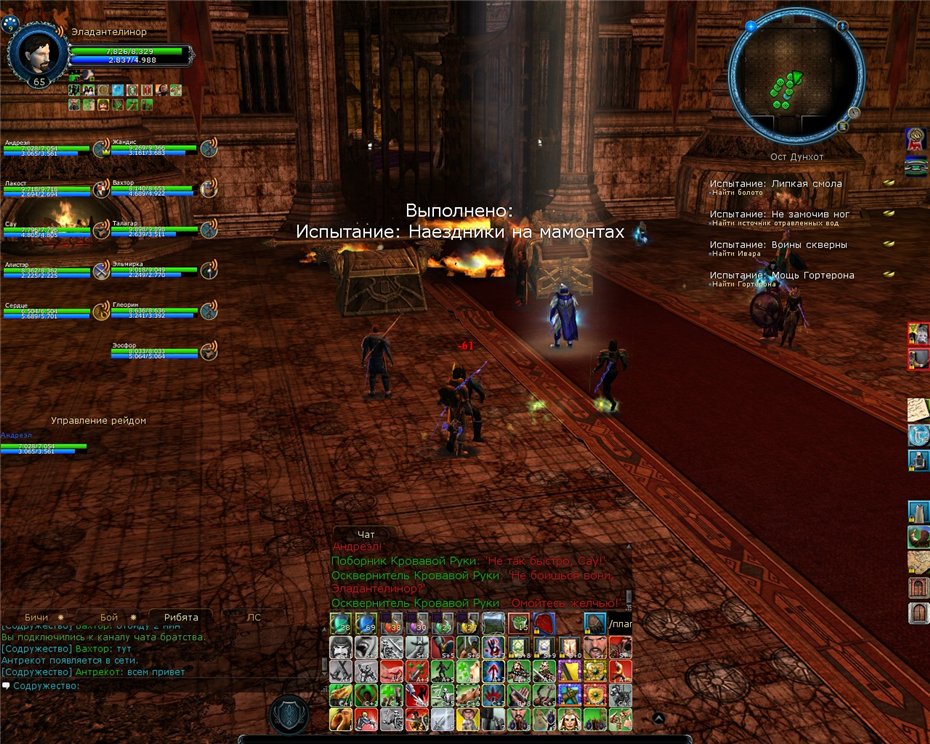Select the Воины скверны quest entry
This screenshot has width=930, height=744.
click(778, 244)
